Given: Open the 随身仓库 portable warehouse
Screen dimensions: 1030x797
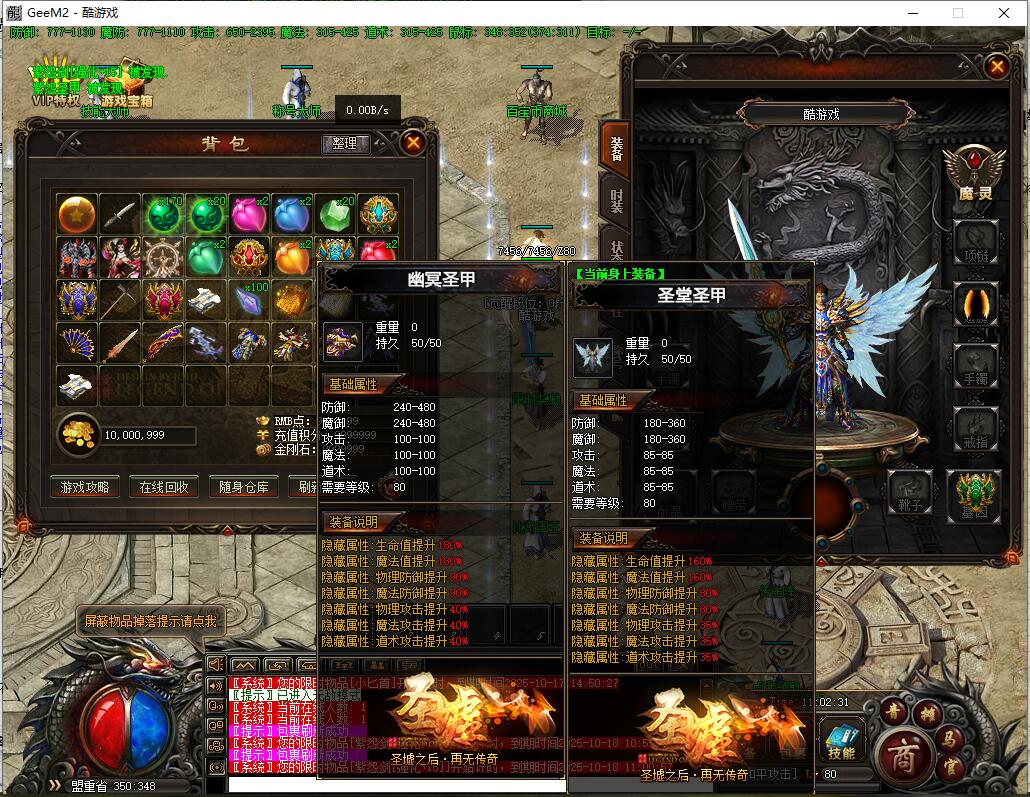Looking at the screenshot, I should (x=245, y=487).
